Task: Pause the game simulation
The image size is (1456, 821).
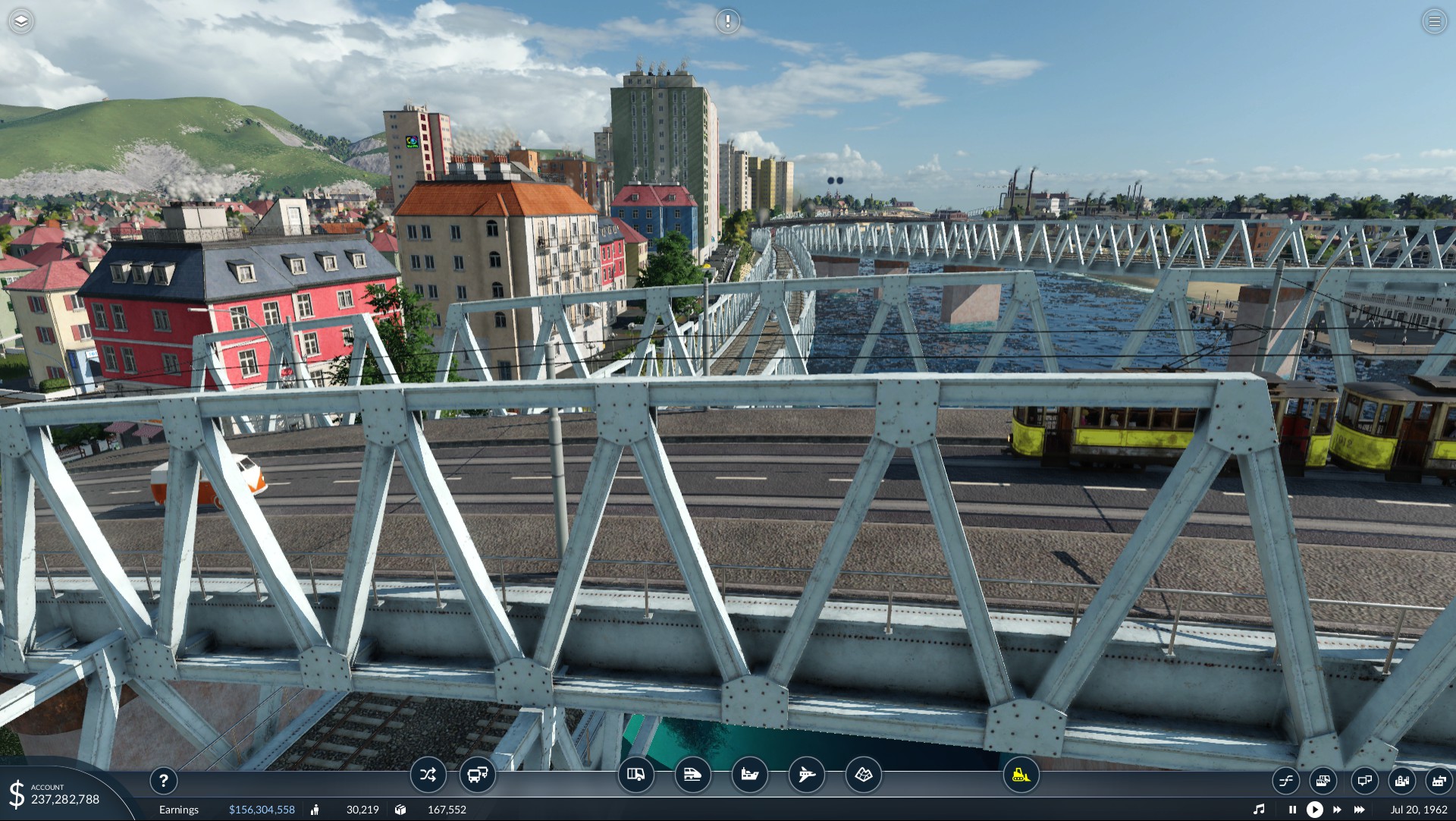Action: coord(1292,810)
